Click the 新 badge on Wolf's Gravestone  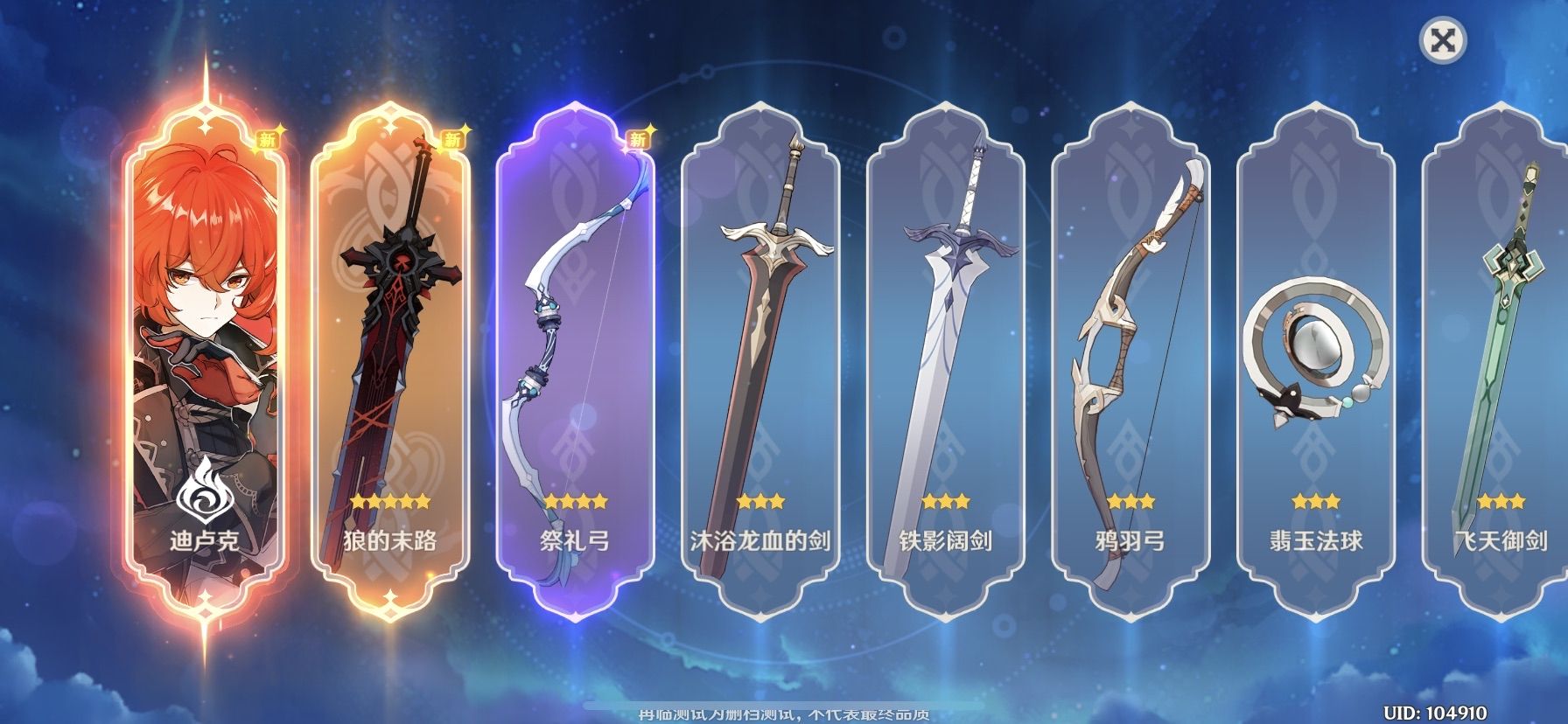point(453,137)
